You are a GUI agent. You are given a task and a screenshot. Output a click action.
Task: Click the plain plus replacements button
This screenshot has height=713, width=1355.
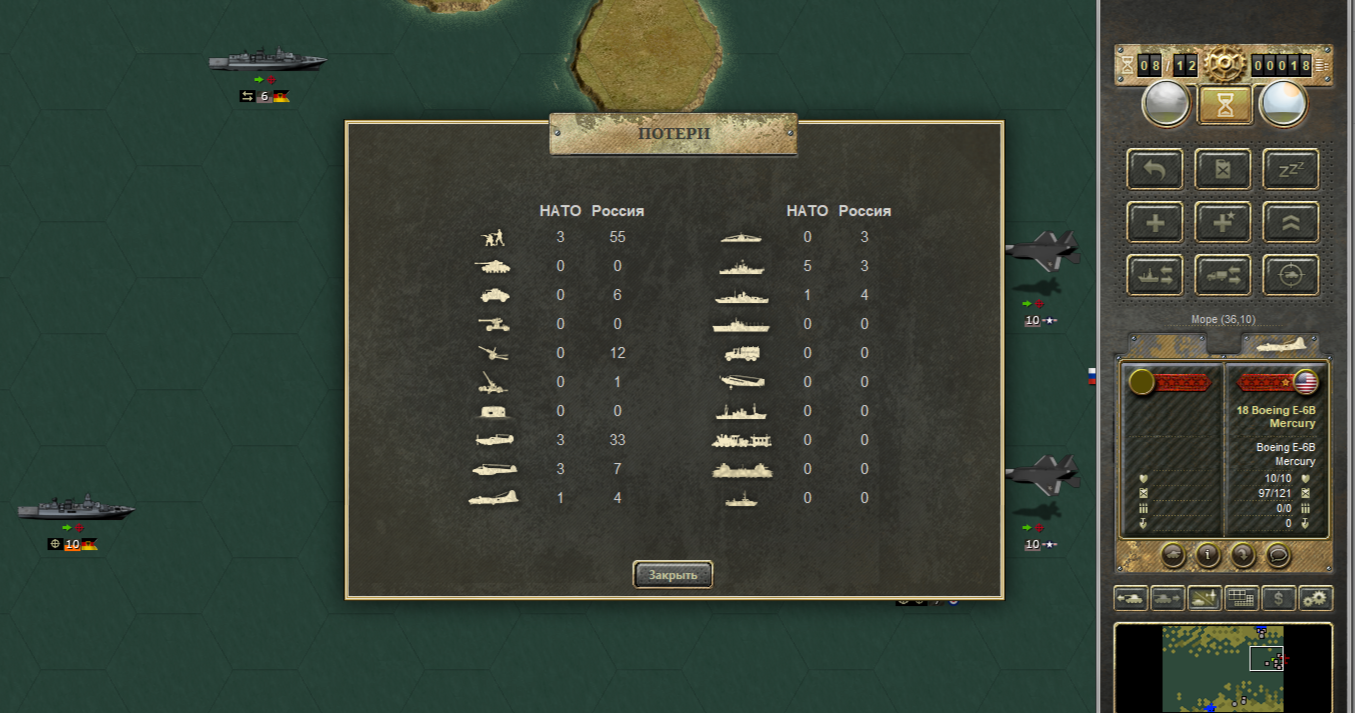click(x=1155, y=222)
